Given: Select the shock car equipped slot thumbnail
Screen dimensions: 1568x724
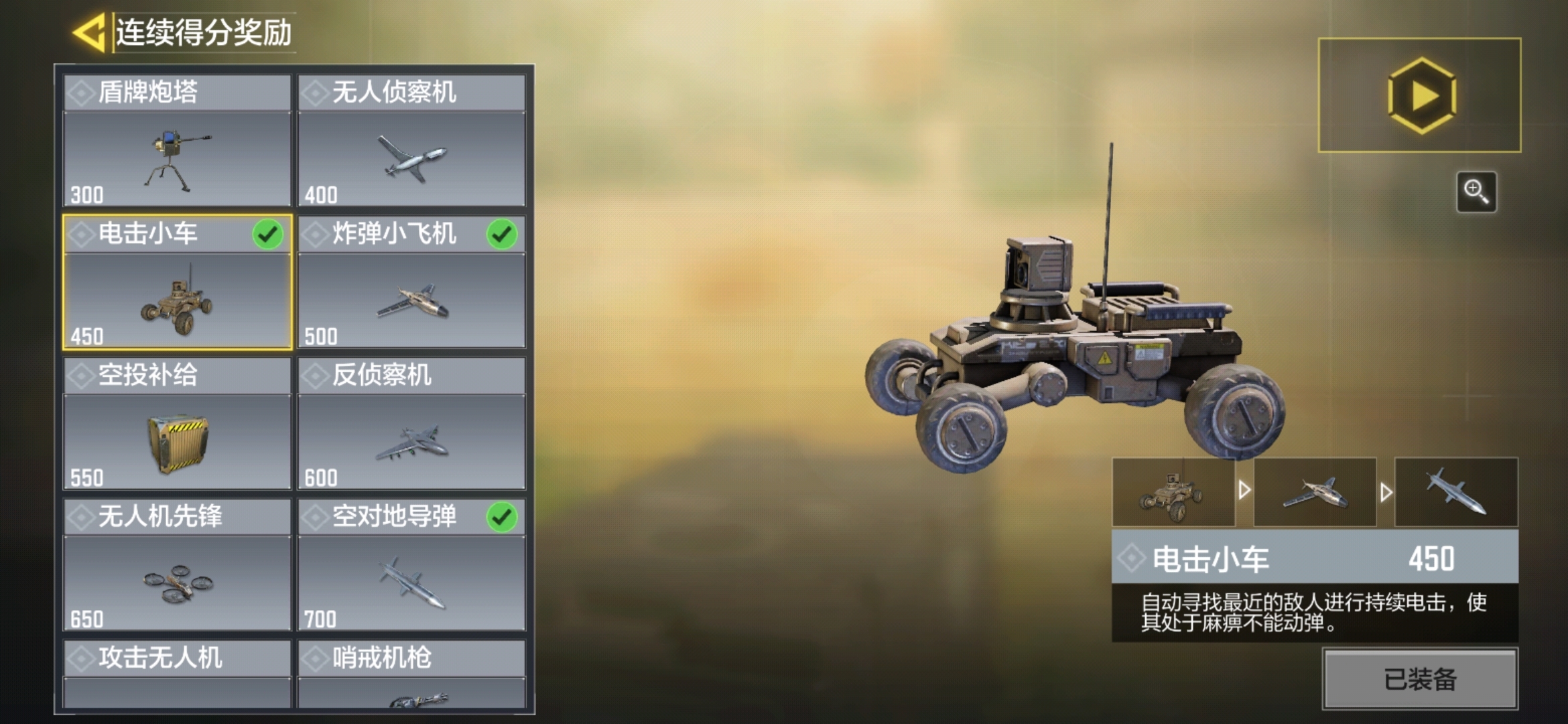Looking at the screenshot, I should click(x=1173, y=493).
